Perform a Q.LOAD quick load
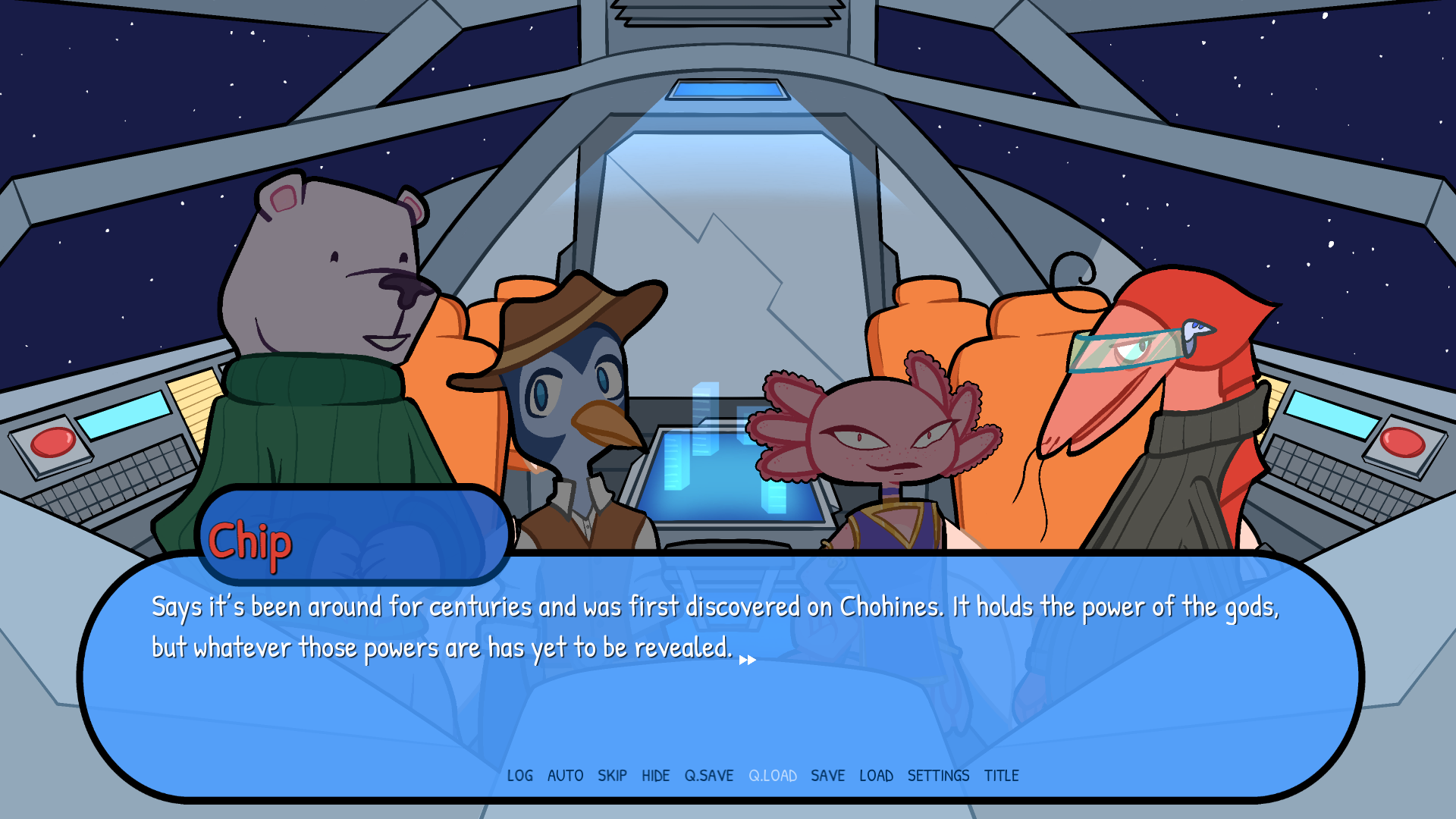The height and width of the screenshot is (819, 1456). (773, 776)
